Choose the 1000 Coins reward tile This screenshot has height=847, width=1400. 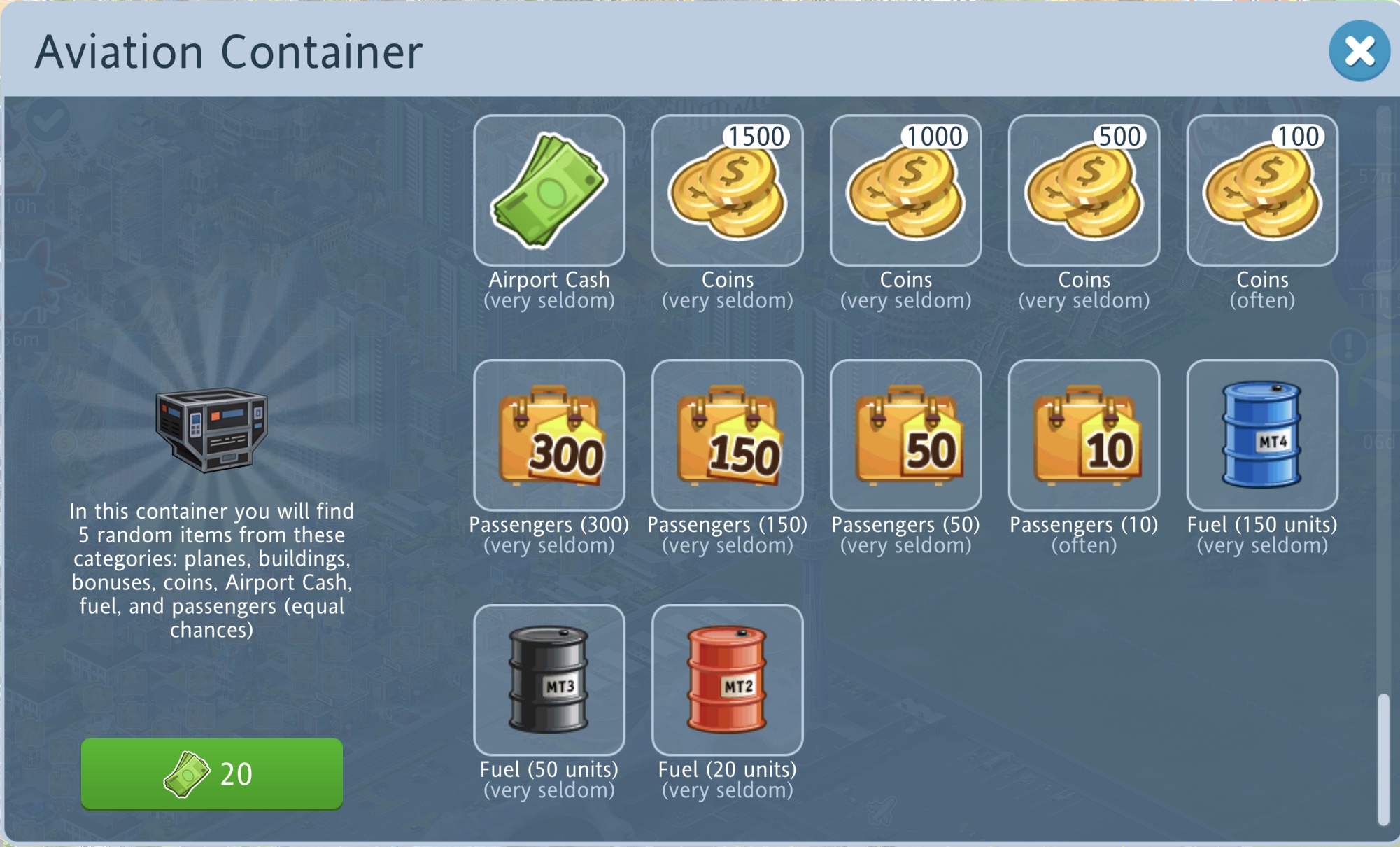[905, 190]
